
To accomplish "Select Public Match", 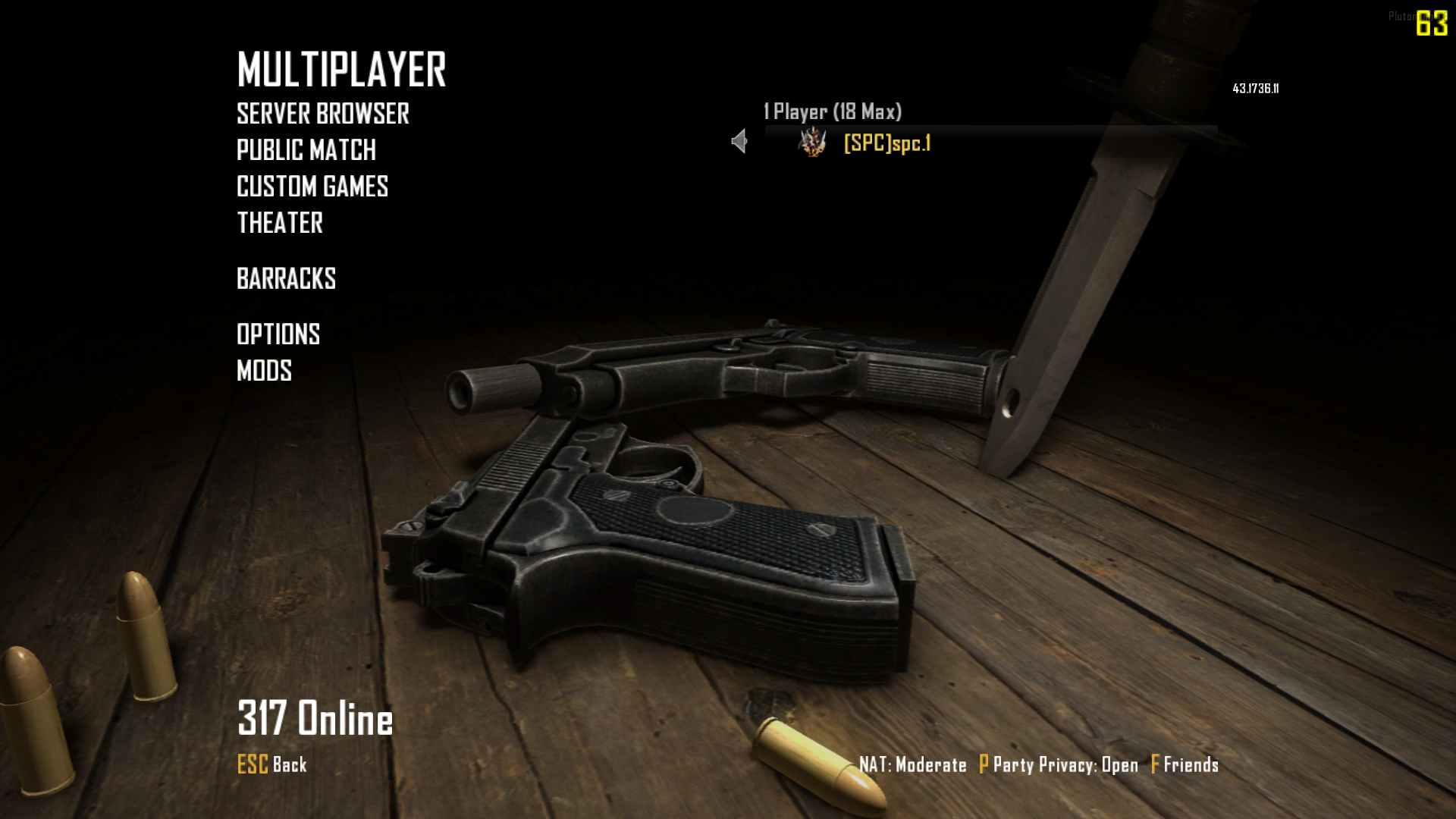I will pyautogui.click(x=306, y=151).
